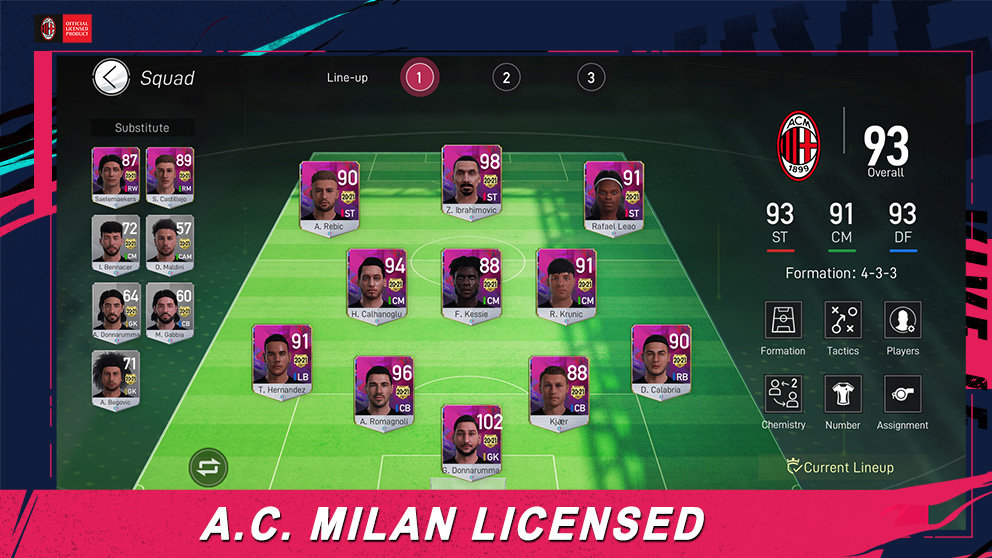Choose D. Calabria's right-back card
This screenshot has width=992, height=558.
[661, 356]
